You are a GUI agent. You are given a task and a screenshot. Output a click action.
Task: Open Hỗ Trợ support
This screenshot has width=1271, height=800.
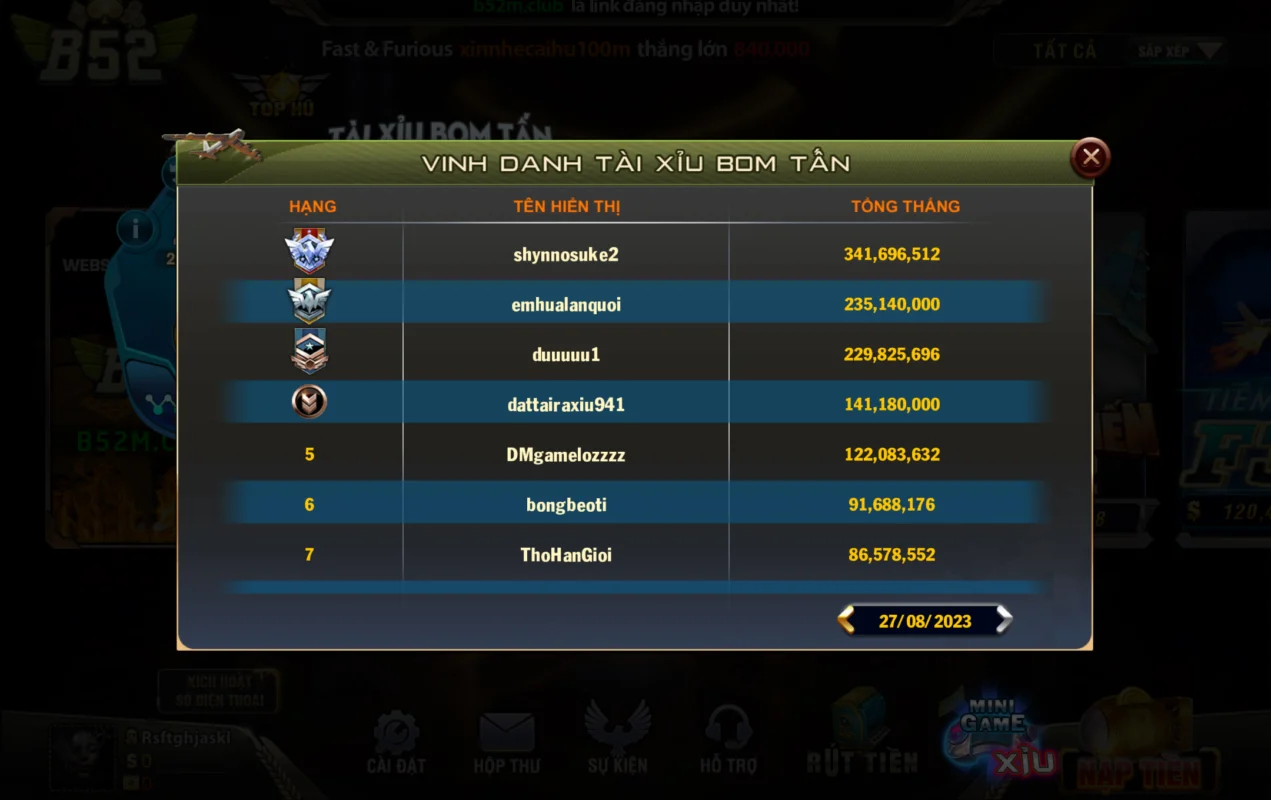[x=727, y=743]
